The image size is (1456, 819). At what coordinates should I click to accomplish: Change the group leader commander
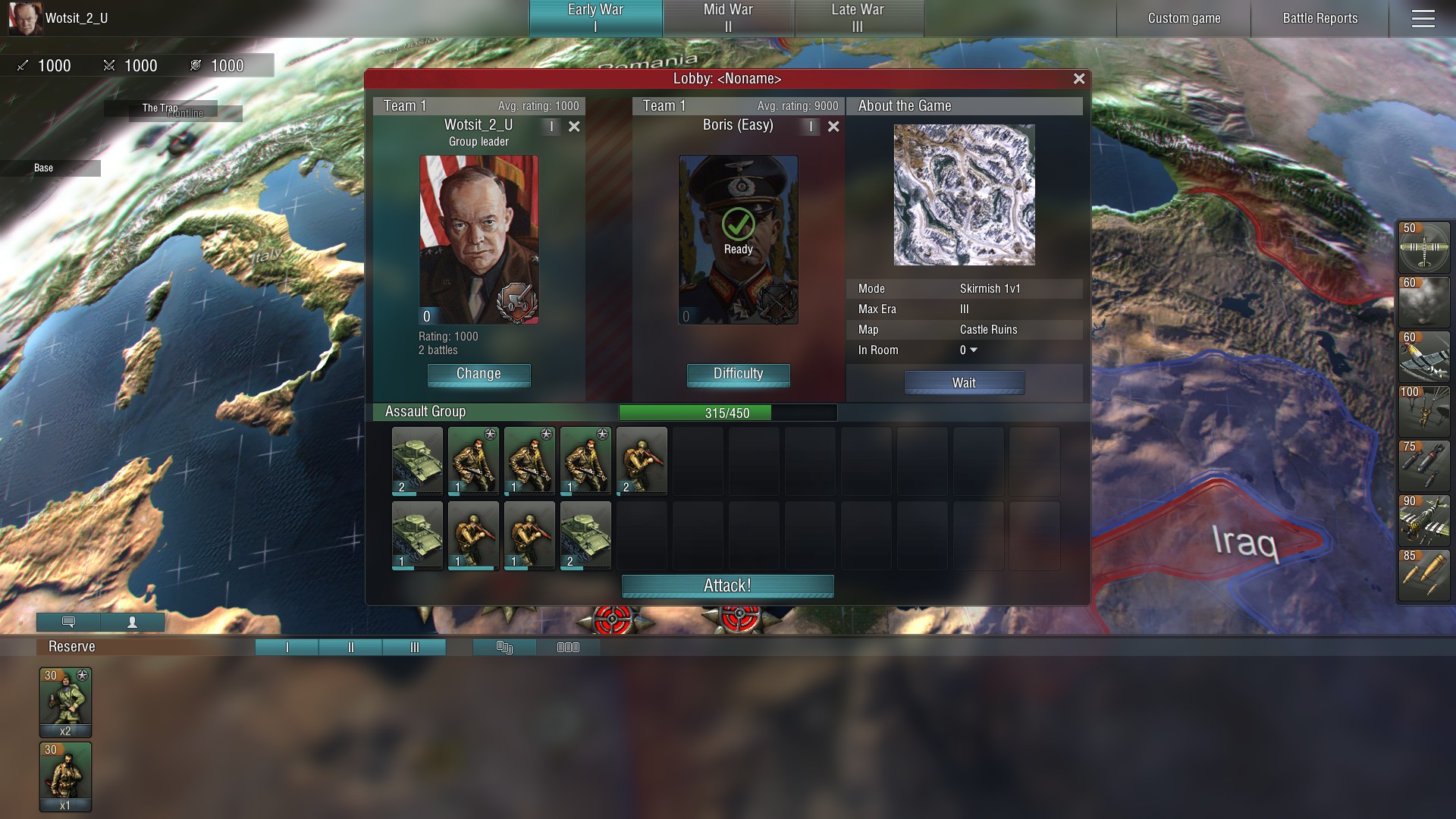(479, 374)
